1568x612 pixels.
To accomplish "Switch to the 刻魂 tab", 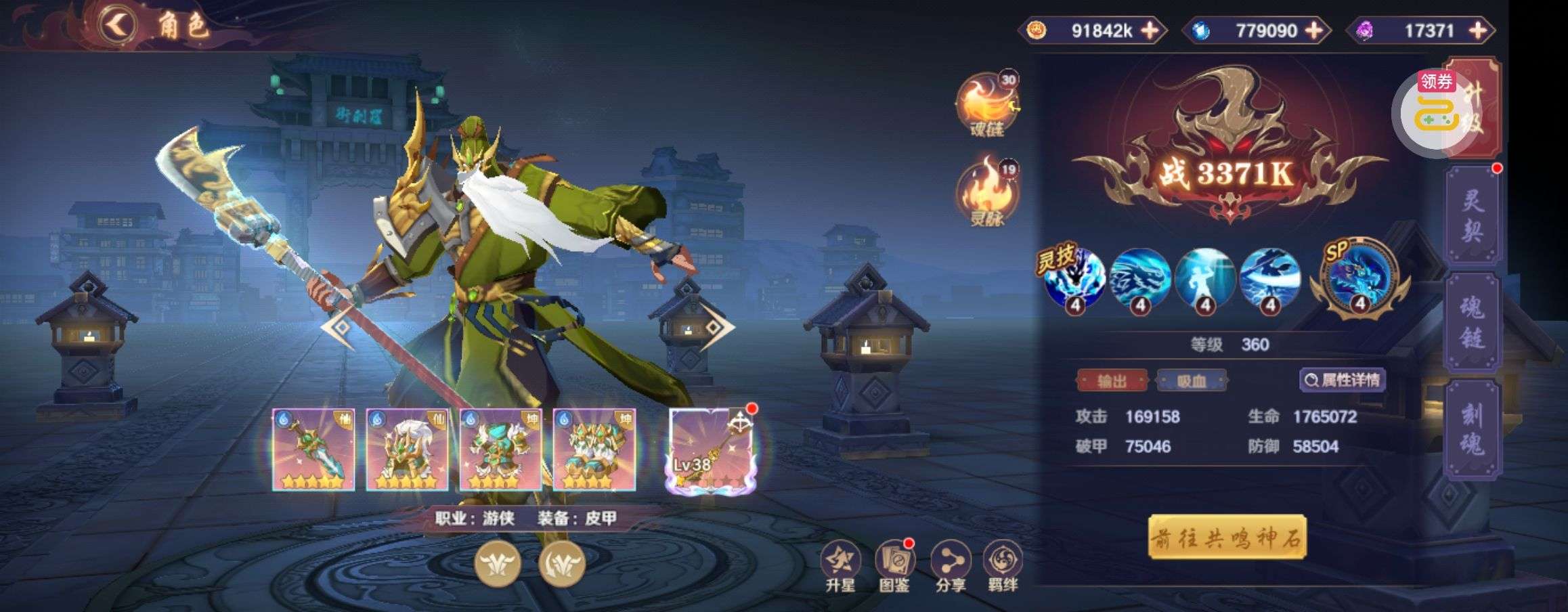I will pos(1473,430).
